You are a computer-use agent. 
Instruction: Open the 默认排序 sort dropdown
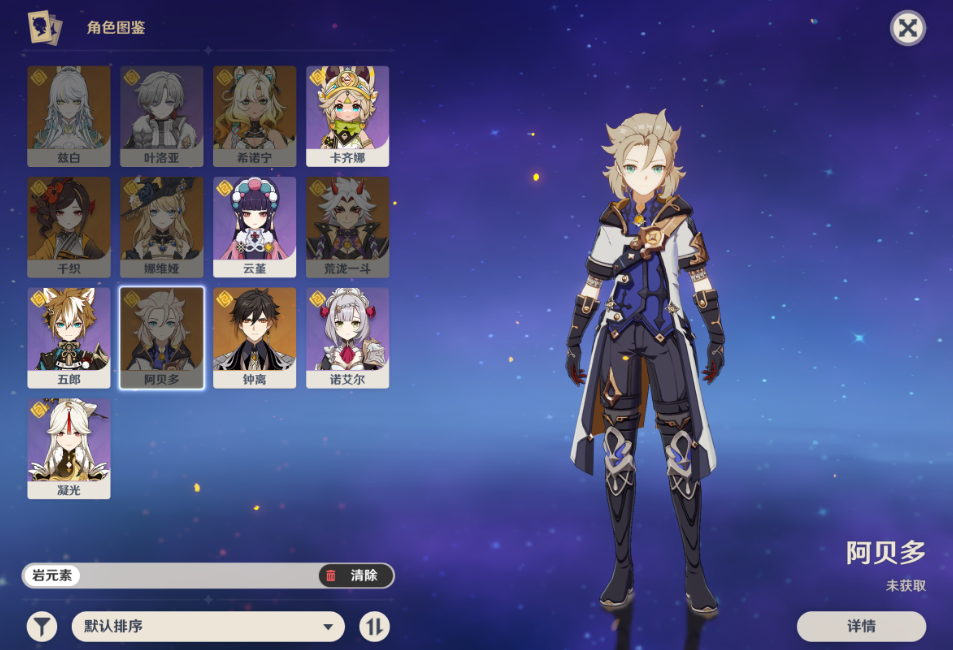pyautogui.click(x=208, y=627)
